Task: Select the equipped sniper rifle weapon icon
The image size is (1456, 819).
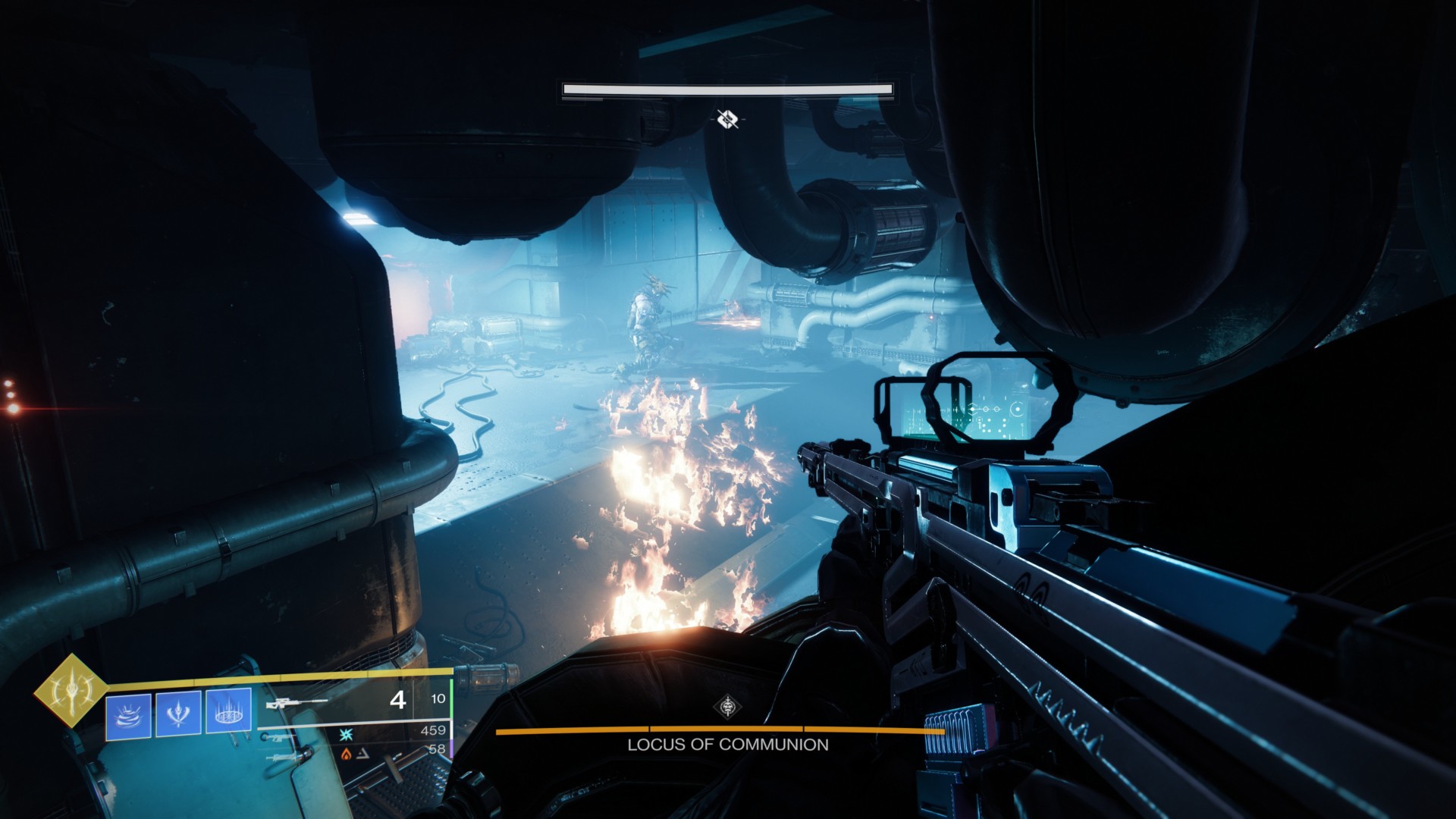Action: click(x=297, y=704)
